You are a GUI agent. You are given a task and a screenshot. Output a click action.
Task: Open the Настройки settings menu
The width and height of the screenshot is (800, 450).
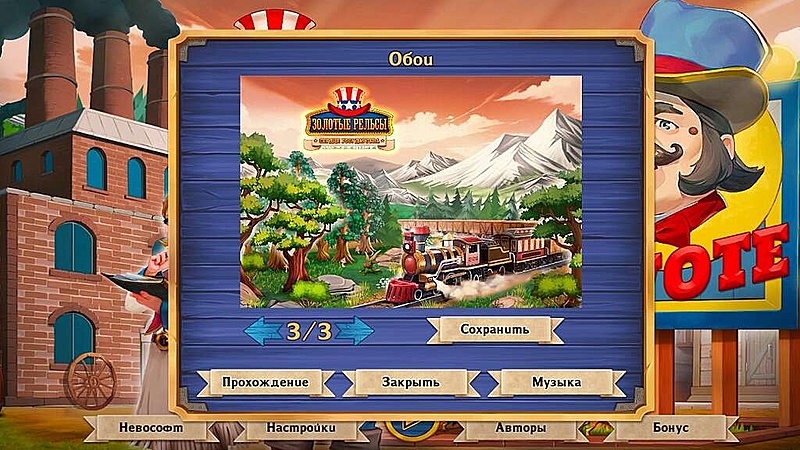(300, 428)
